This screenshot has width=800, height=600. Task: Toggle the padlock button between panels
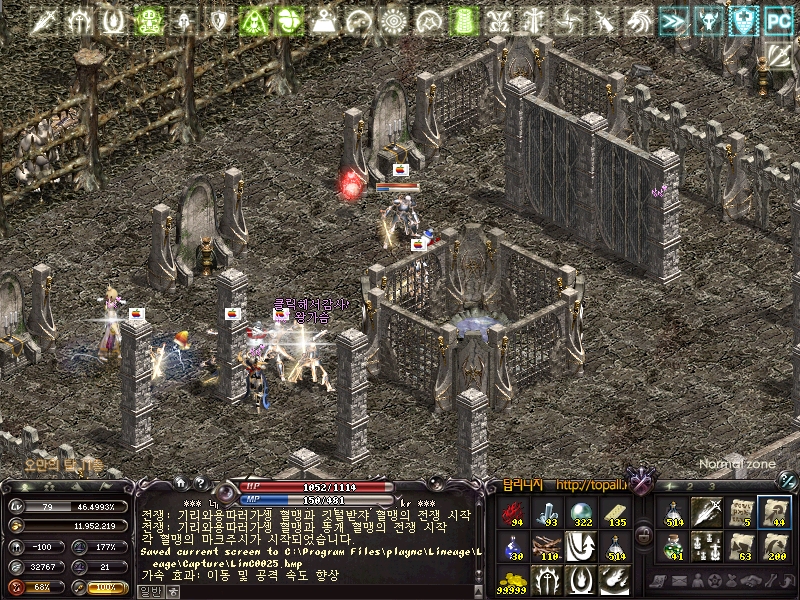tap(644, 534)
